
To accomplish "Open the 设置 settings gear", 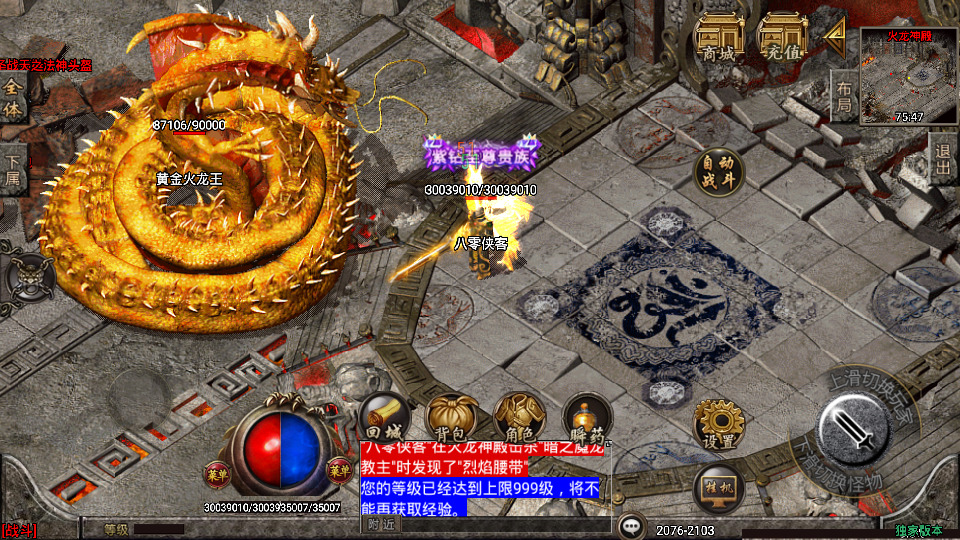I will [719, 423].
